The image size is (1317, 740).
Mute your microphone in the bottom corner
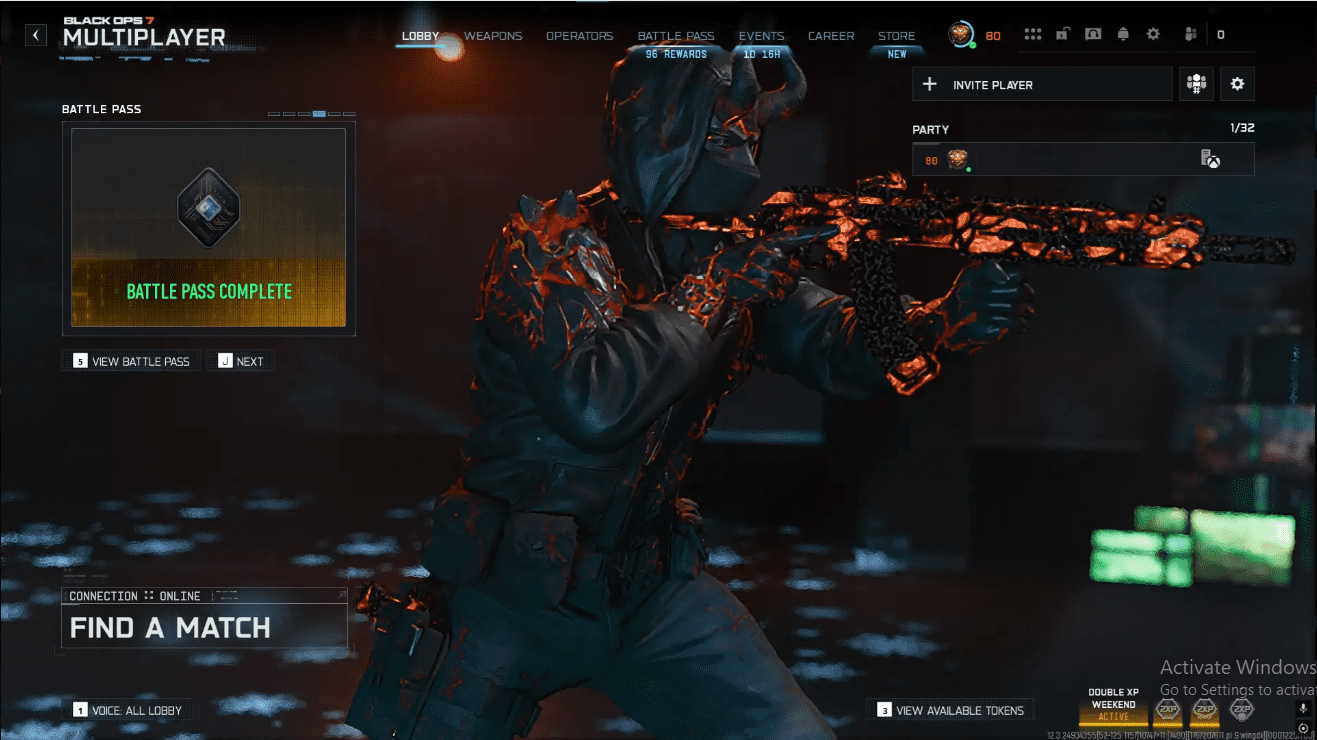pyautogui.click(x=1303, y=709)
